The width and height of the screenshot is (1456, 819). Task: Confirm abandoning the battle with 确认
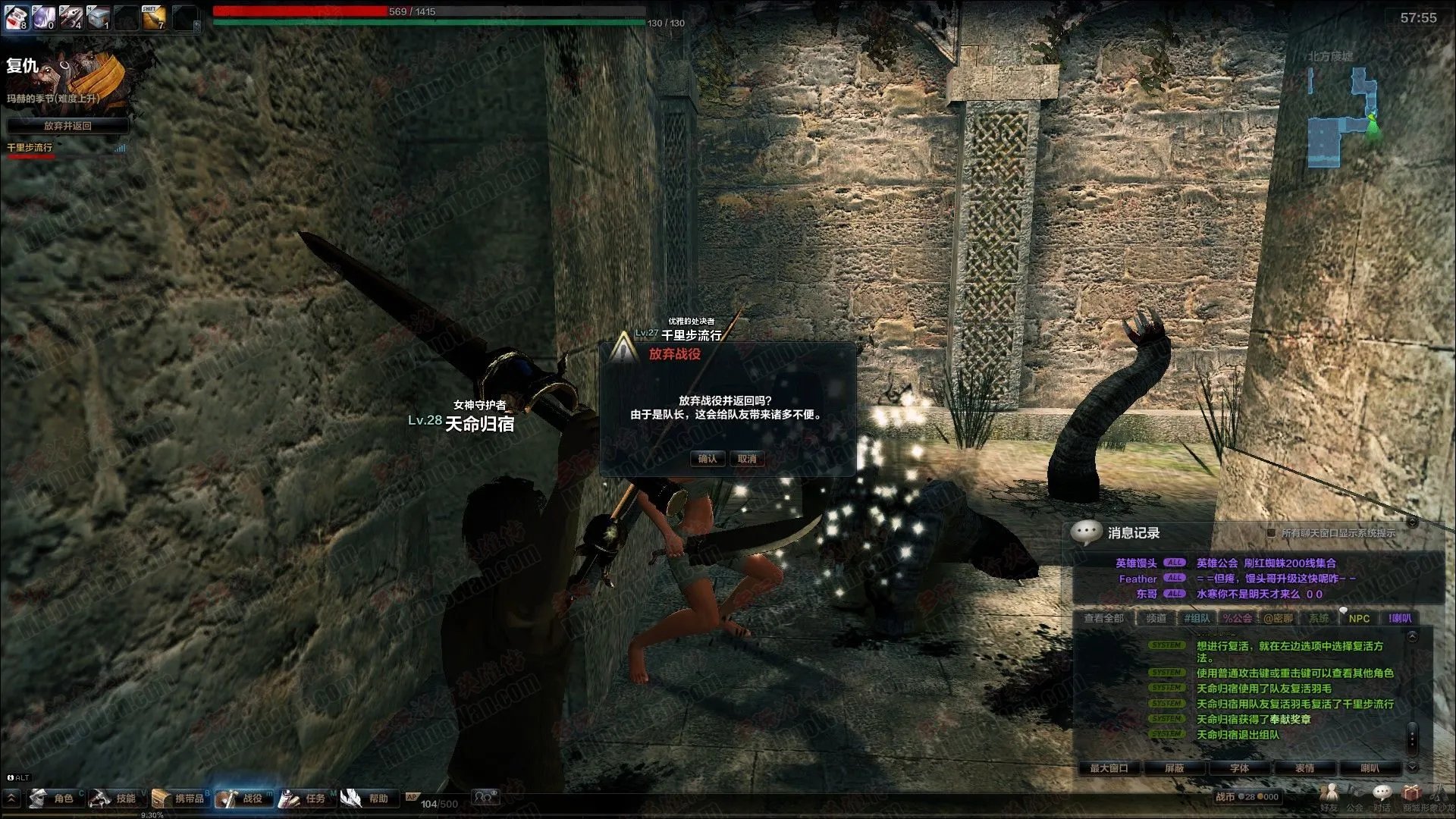707,459
